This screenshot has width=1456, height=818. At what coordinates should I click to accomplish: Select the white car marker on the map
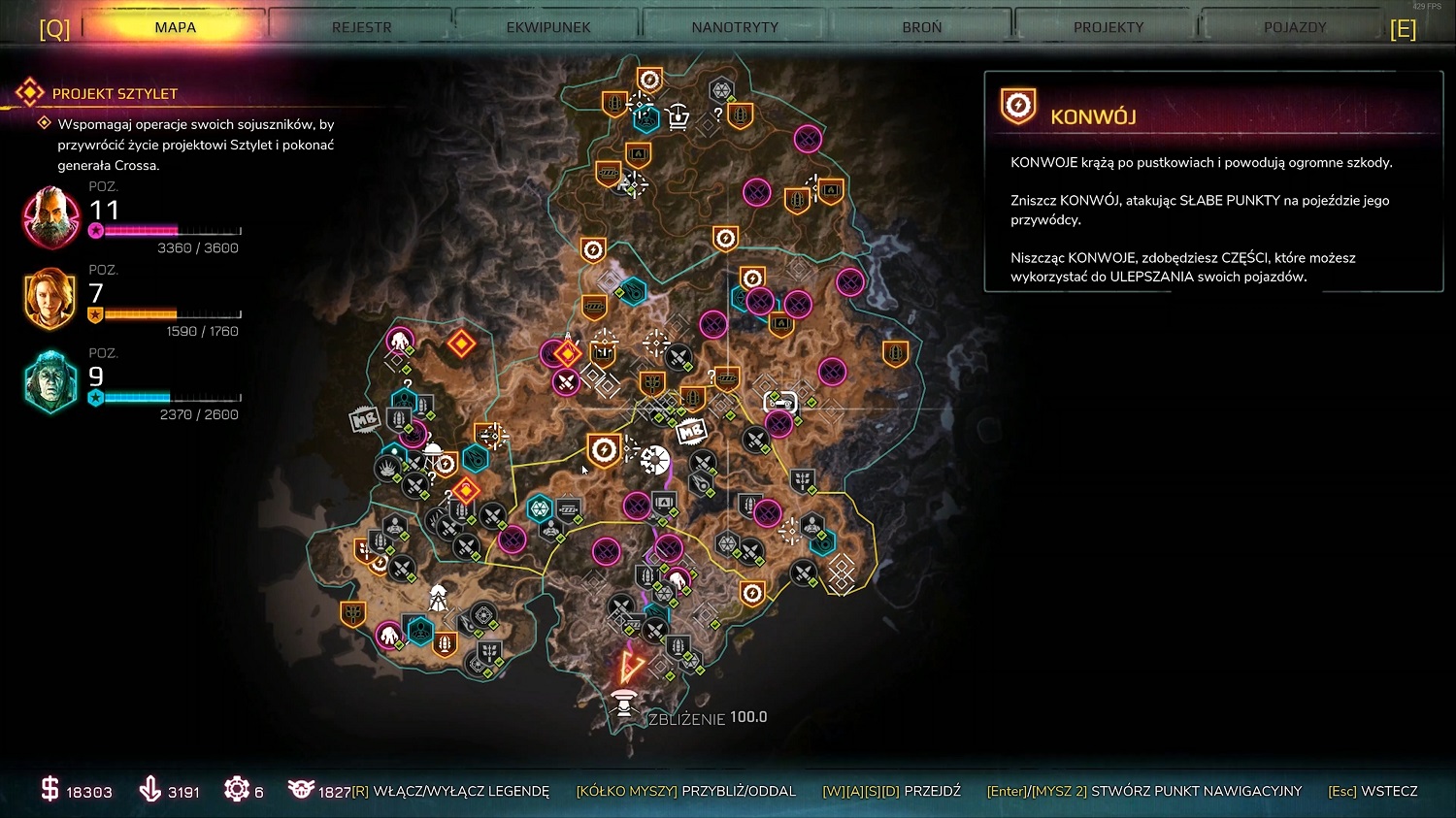pos(780,402)
